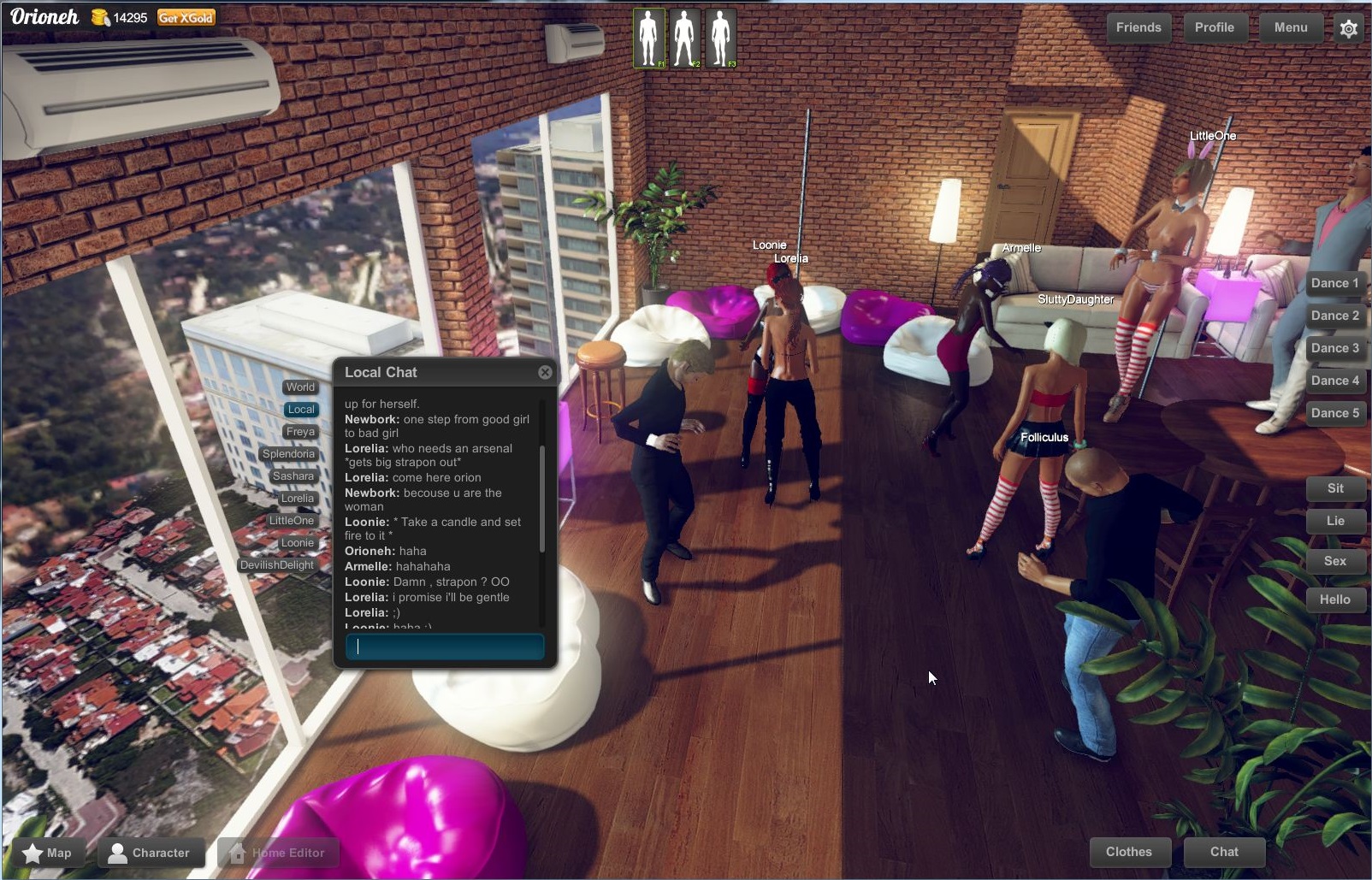Select the F1 avatar preset
The image size is (1372, 880).
pyautogui.click(x=648, y=38)
